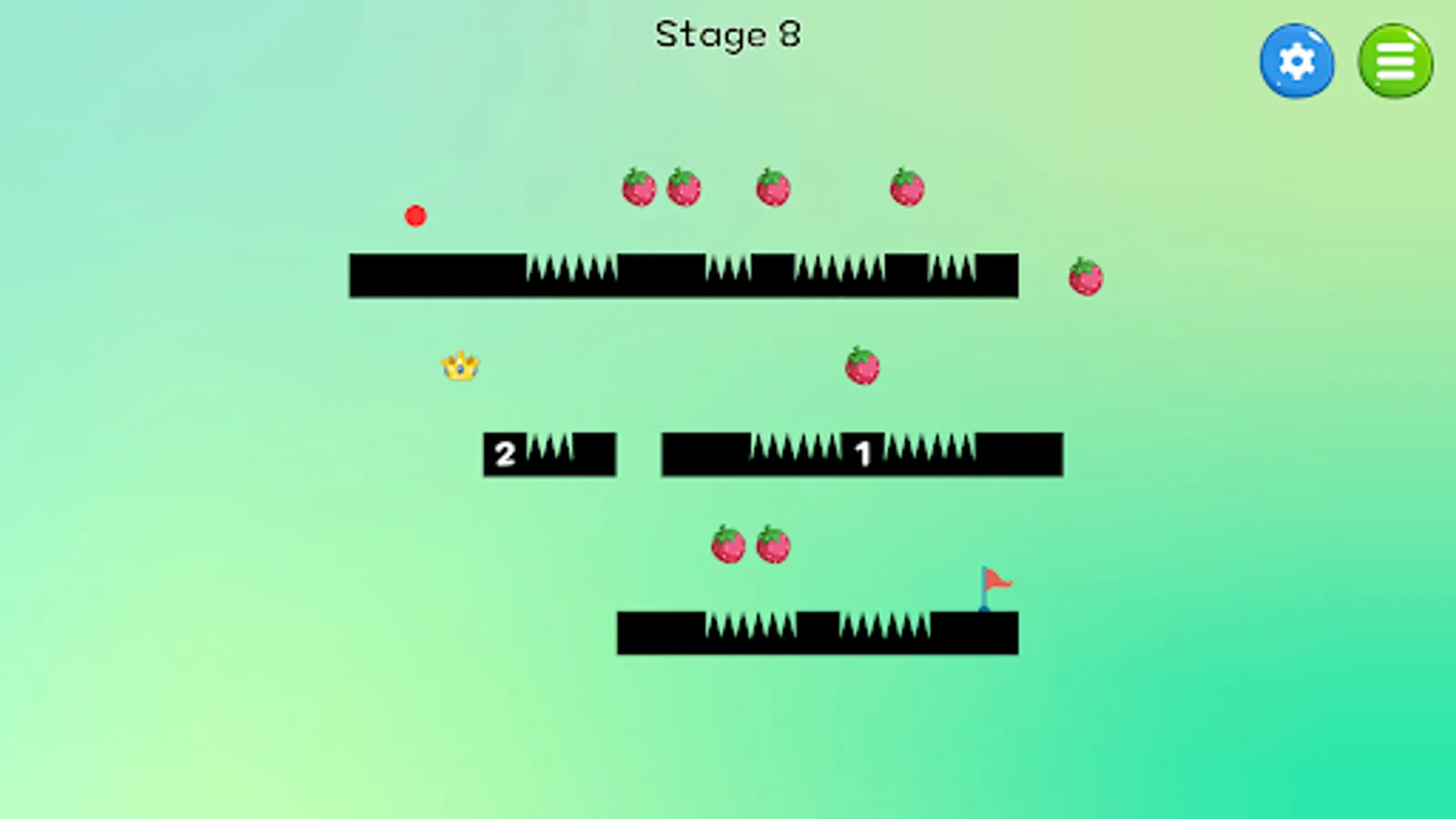
Task: Collect the strawberry near the crown level
Action: [x=864, y=367]
